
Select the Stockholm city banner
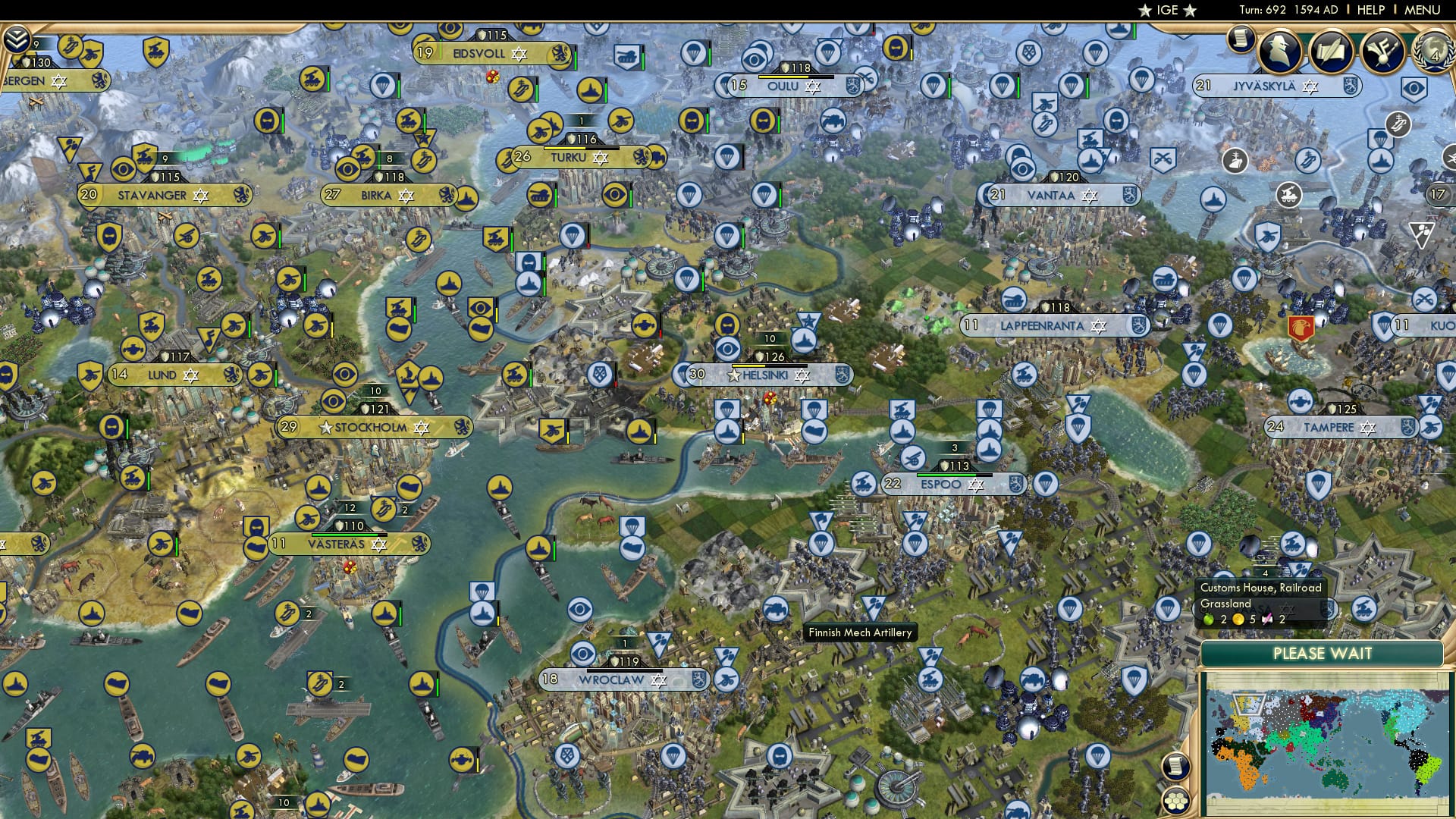click(370, 427)
